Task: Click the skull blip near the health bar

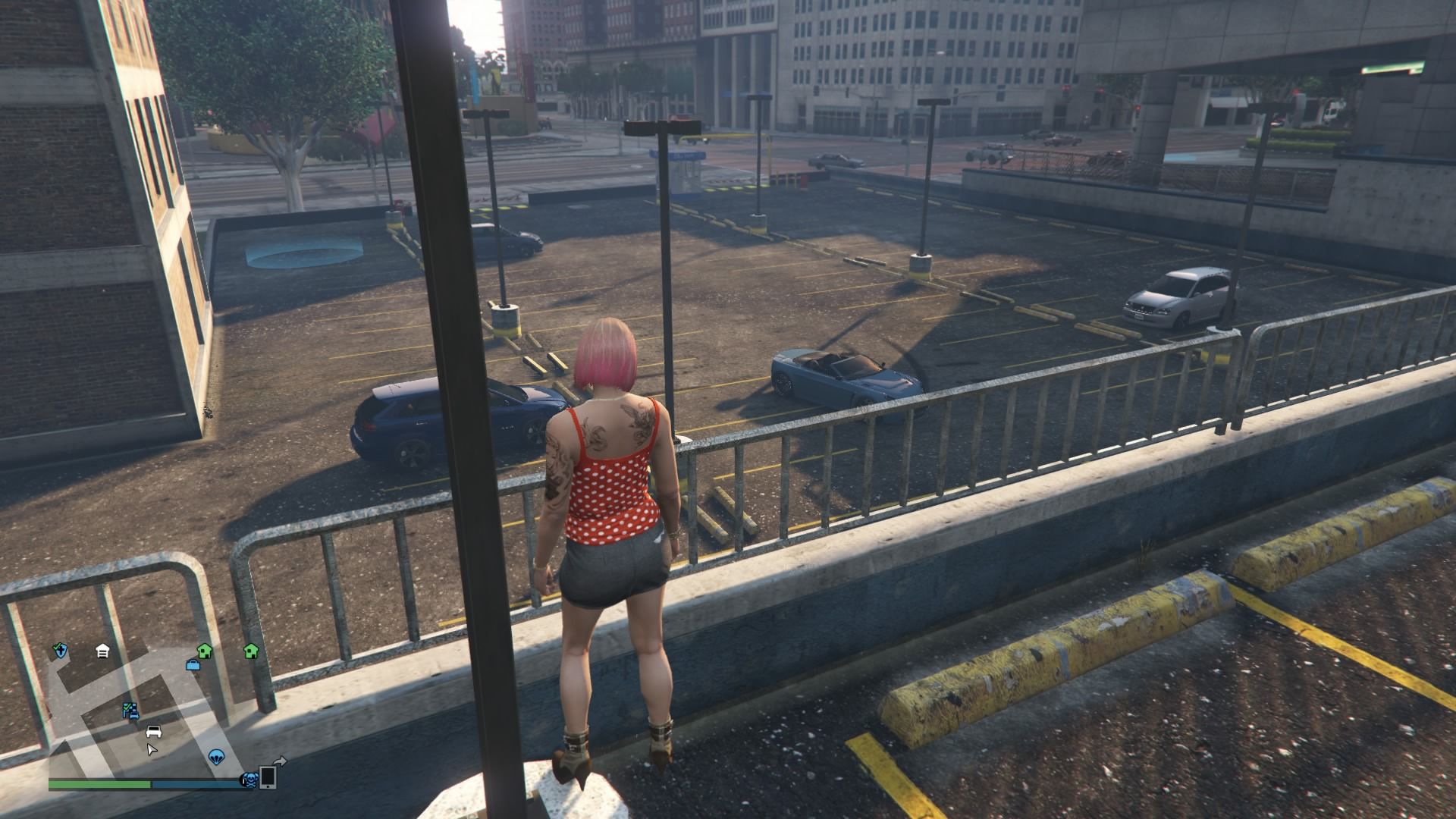Action: (250, 781)
